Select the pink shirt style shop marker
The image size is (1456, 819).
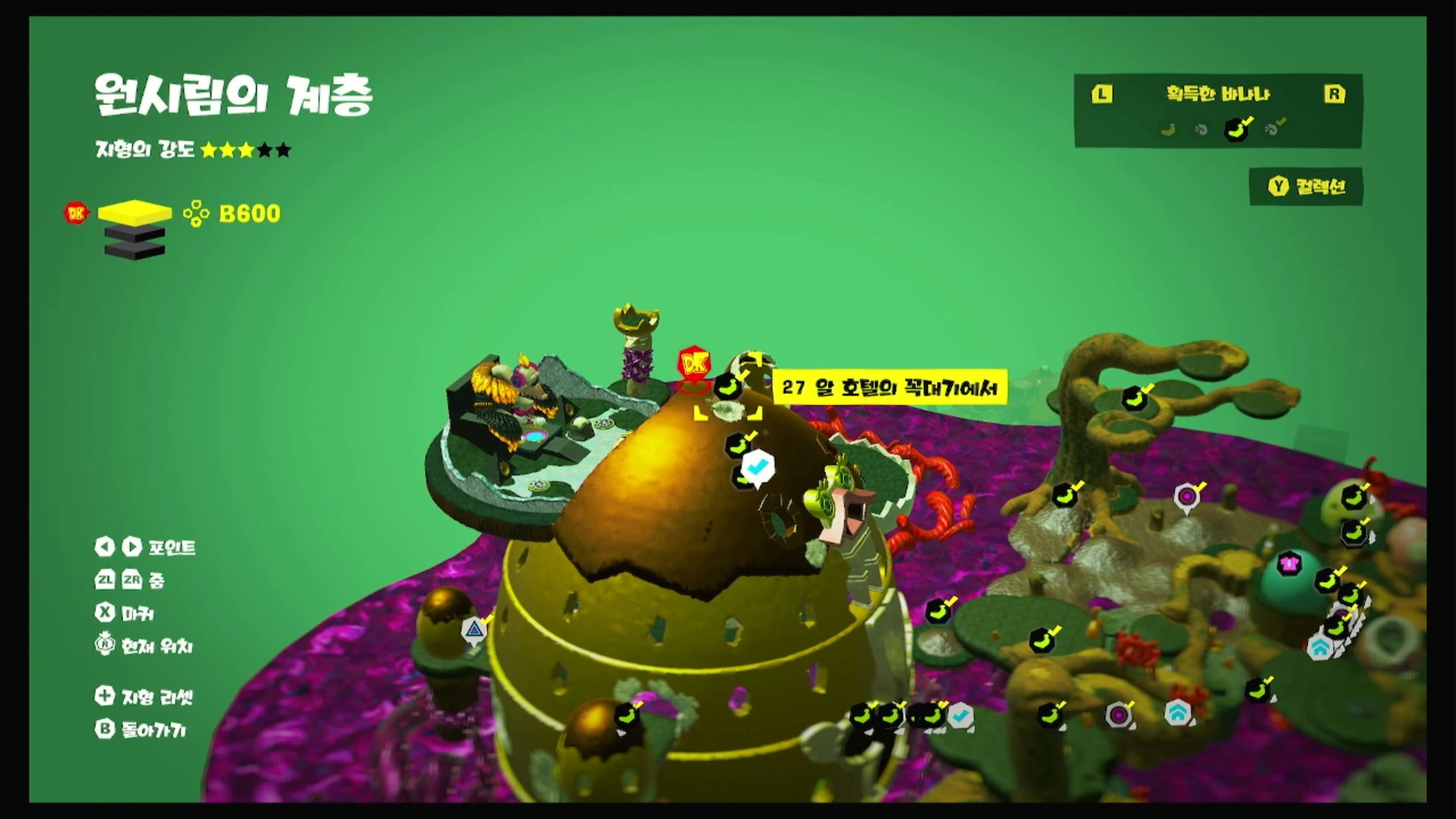(x=1289, y=564)
